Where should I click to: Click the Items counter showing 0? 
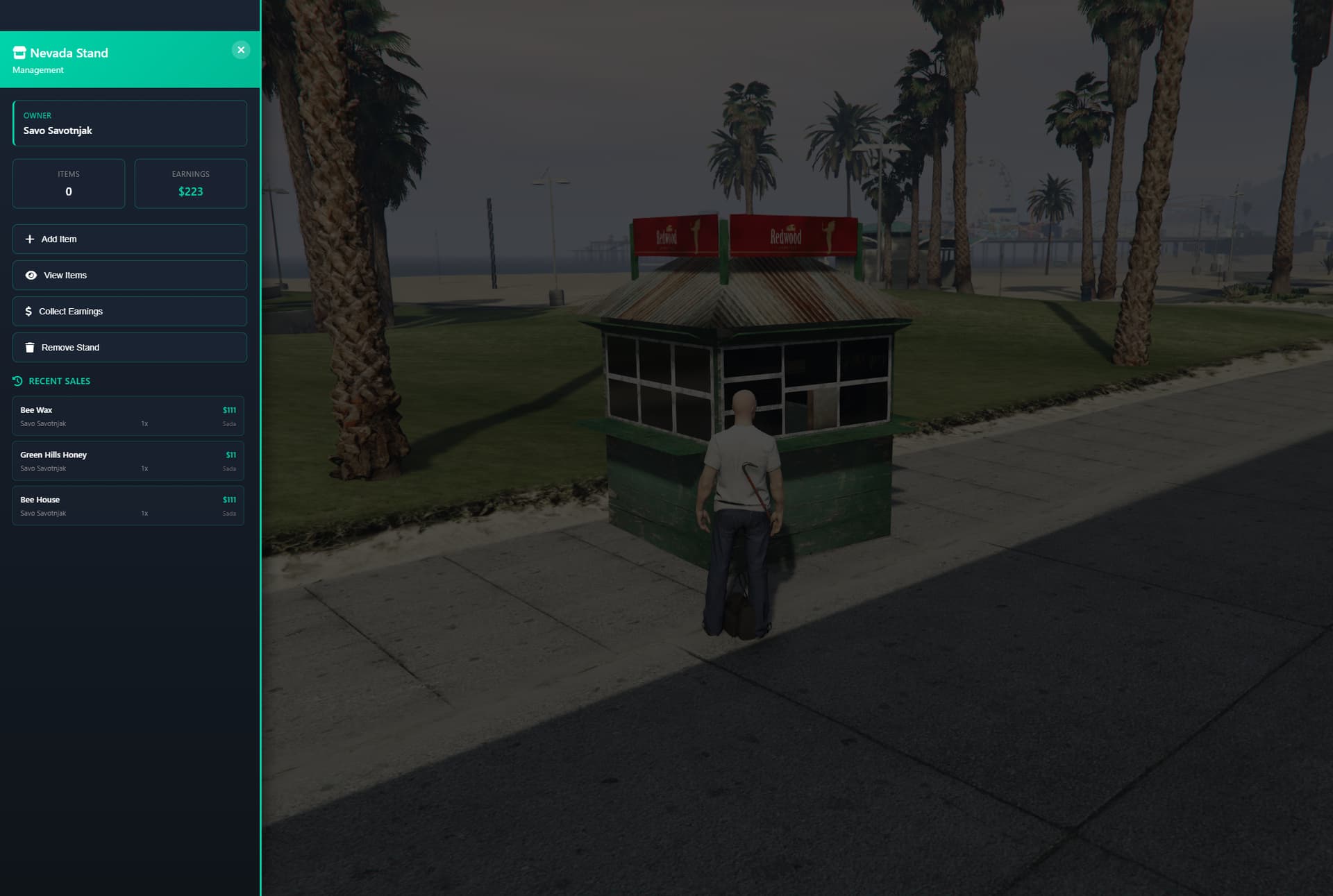point(68,183)
